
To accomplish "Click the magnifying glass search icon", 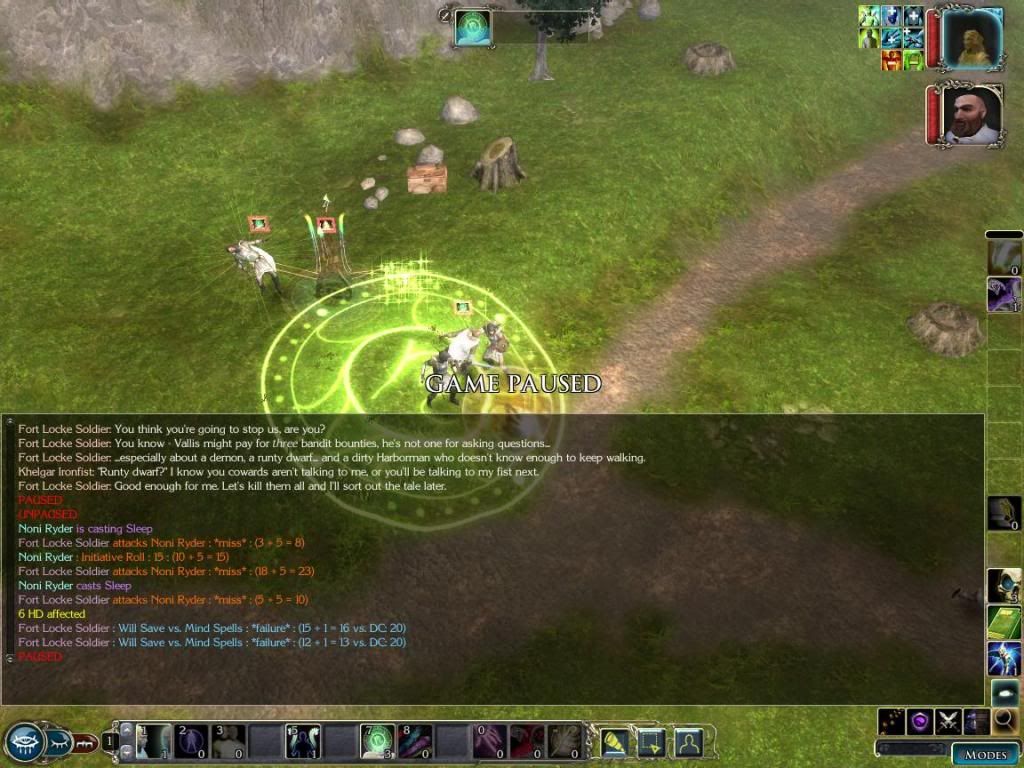I will [1005, 720].
